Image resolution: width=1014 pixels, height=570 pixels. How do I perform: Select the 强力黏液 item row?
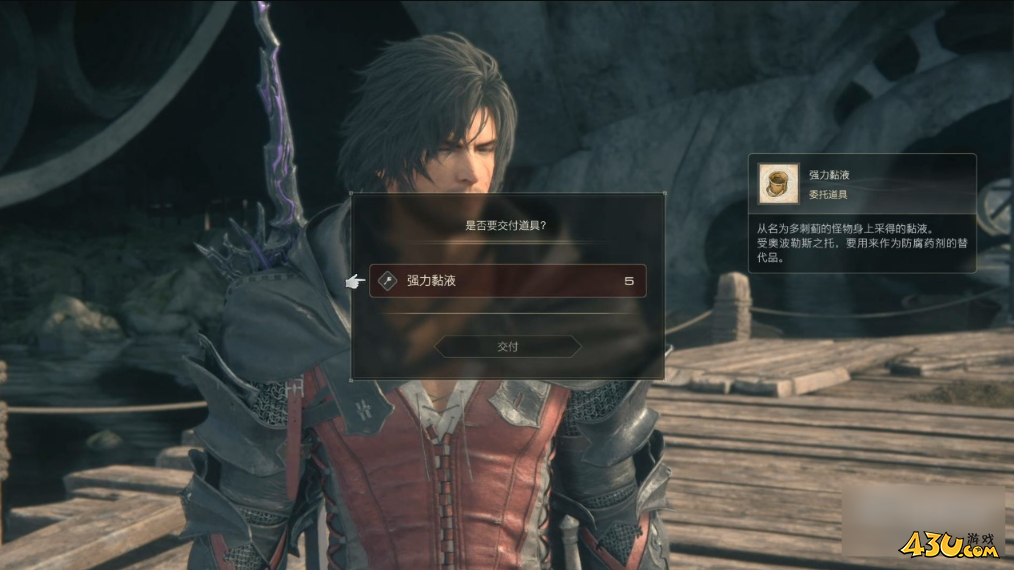point(507,281)
